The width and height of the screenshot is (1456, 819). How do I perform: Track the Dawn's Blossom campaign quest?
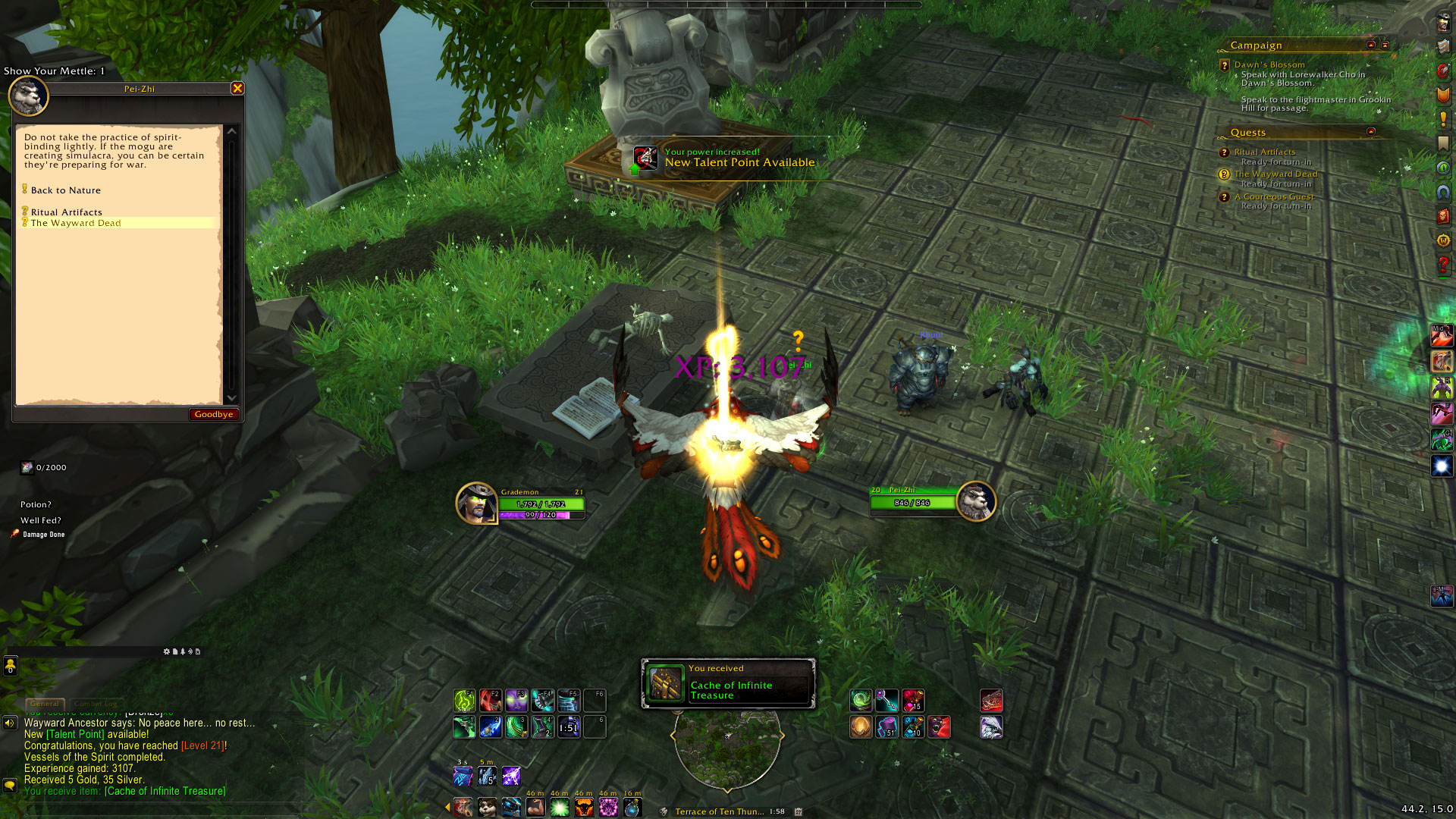1269,65
